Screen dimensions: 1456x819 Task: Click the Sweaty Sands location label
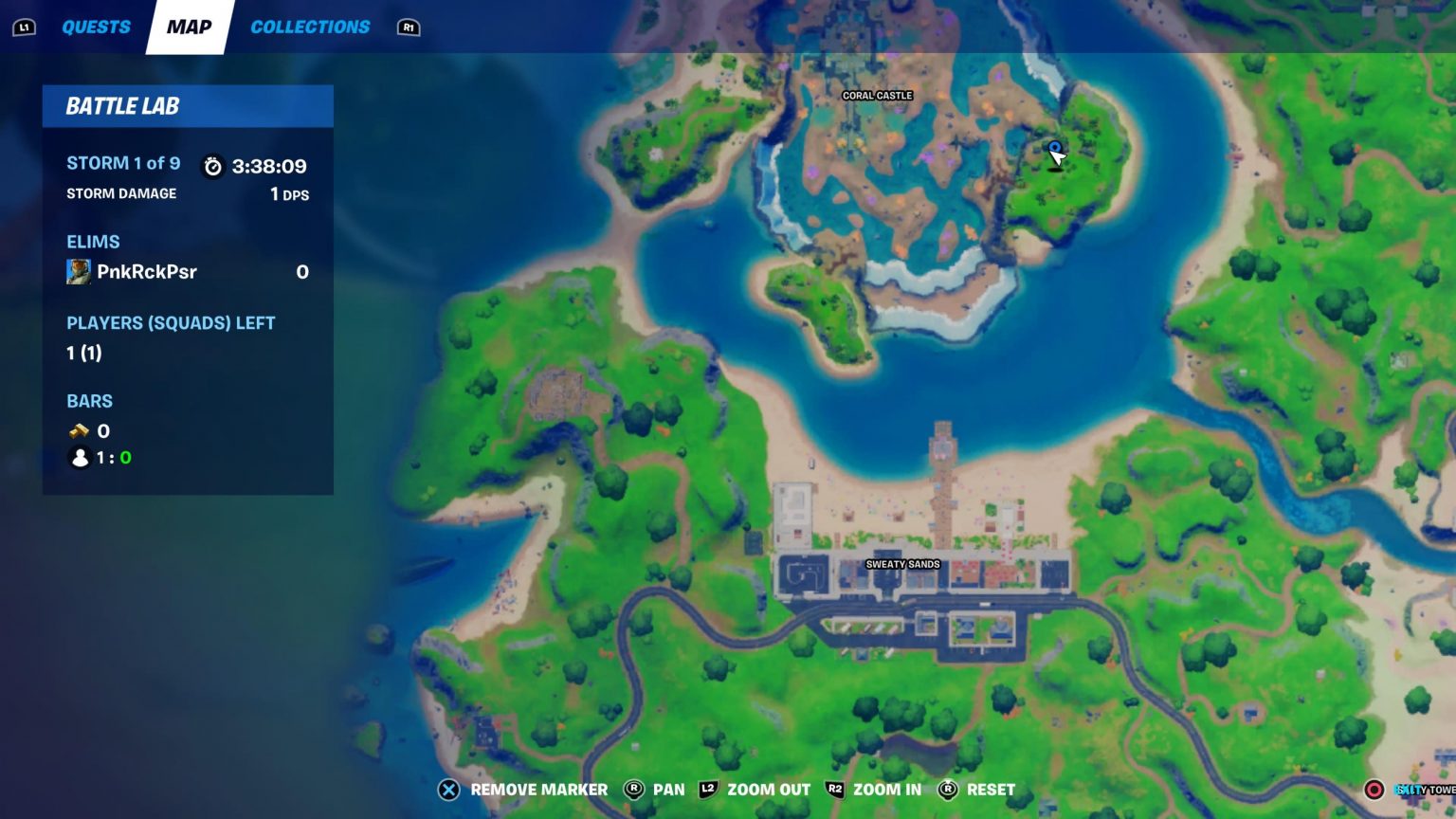coord(902,563)
